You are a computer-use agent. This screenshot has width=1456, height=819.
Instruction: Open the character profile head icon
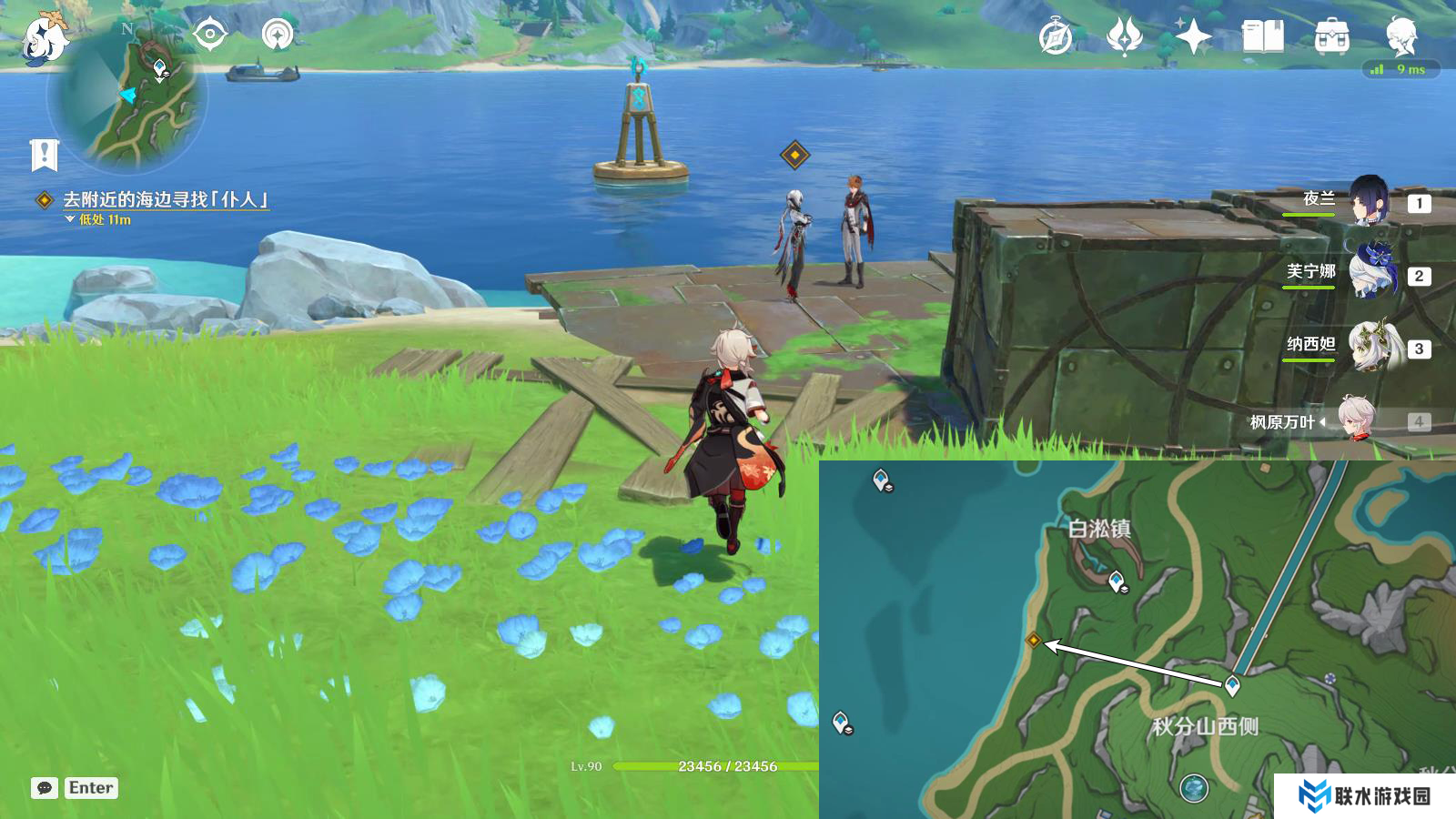1400,37
